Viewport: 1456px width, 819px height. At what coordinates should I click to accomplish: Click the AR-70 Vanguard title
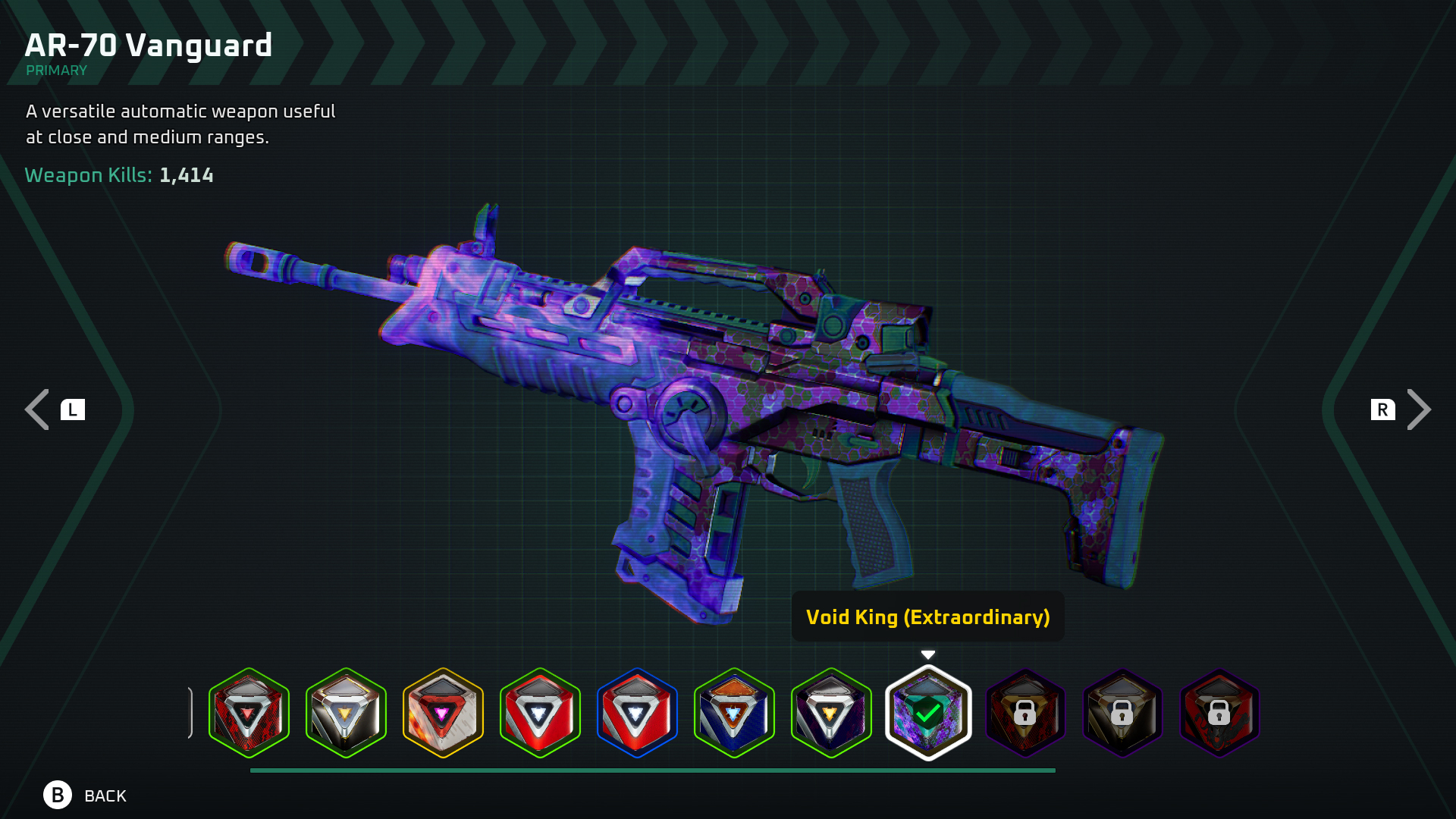click(149, 45)
